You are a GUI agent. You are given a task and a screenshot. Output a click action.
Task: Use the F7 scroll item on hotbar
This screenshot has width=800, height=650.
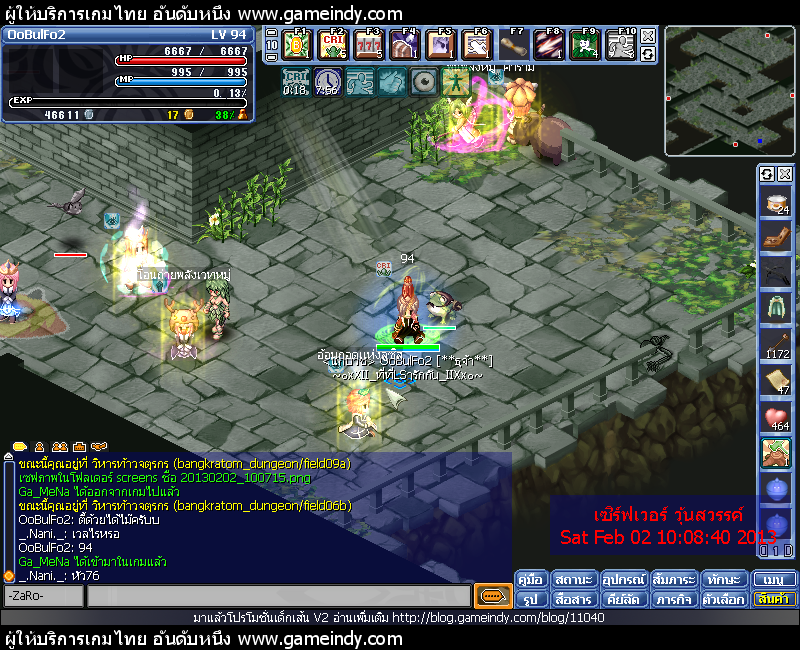click(512, 45)
